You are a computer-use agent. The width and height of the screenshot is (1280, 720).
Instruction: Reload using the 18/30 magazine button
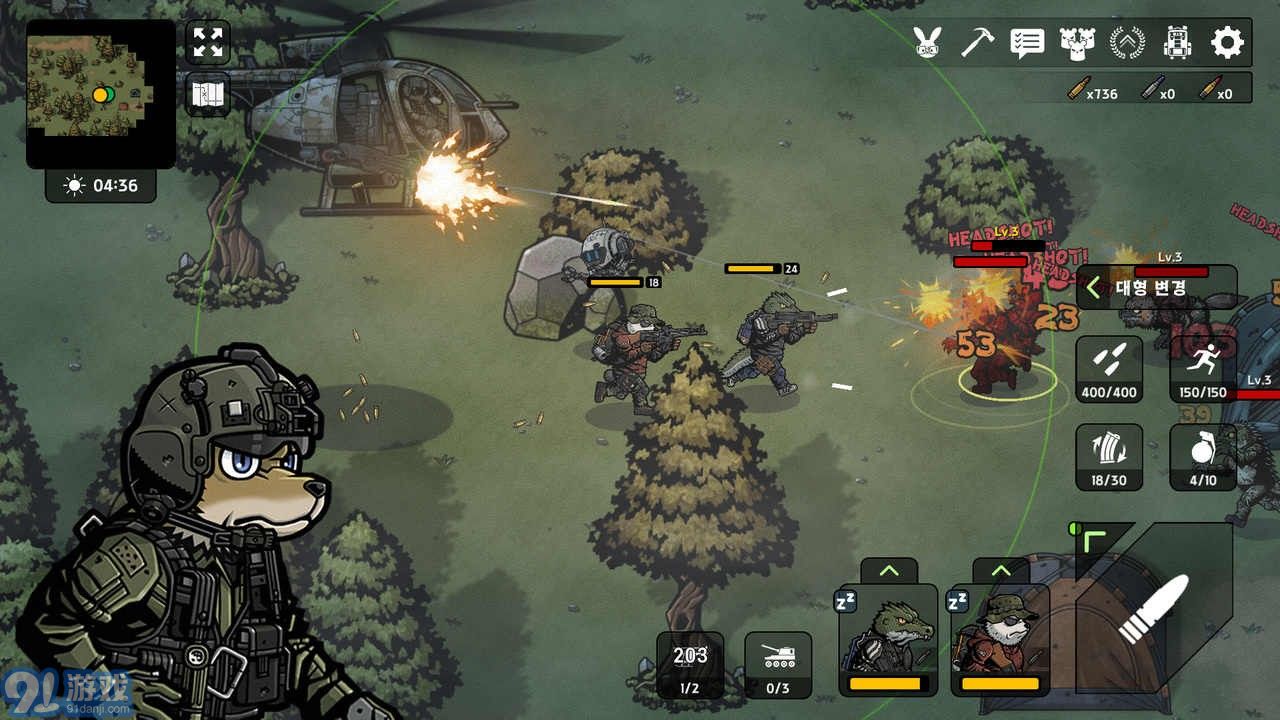1109,457
